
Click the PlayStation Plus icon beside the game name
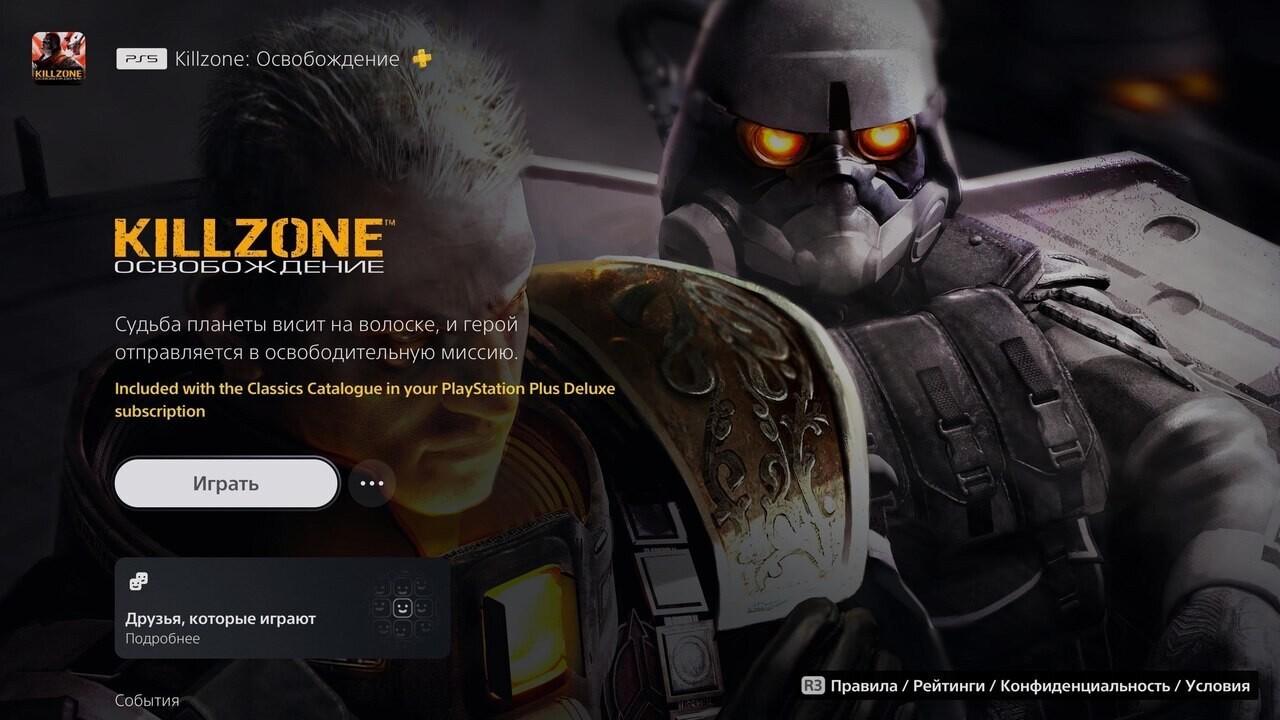click(423, 59)
